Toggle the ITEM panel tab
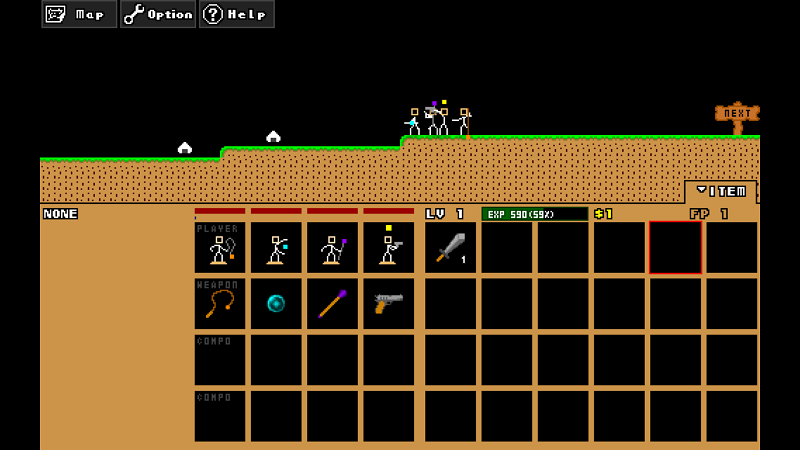Screen dimensions: 800x450 [x=721, y=191]
